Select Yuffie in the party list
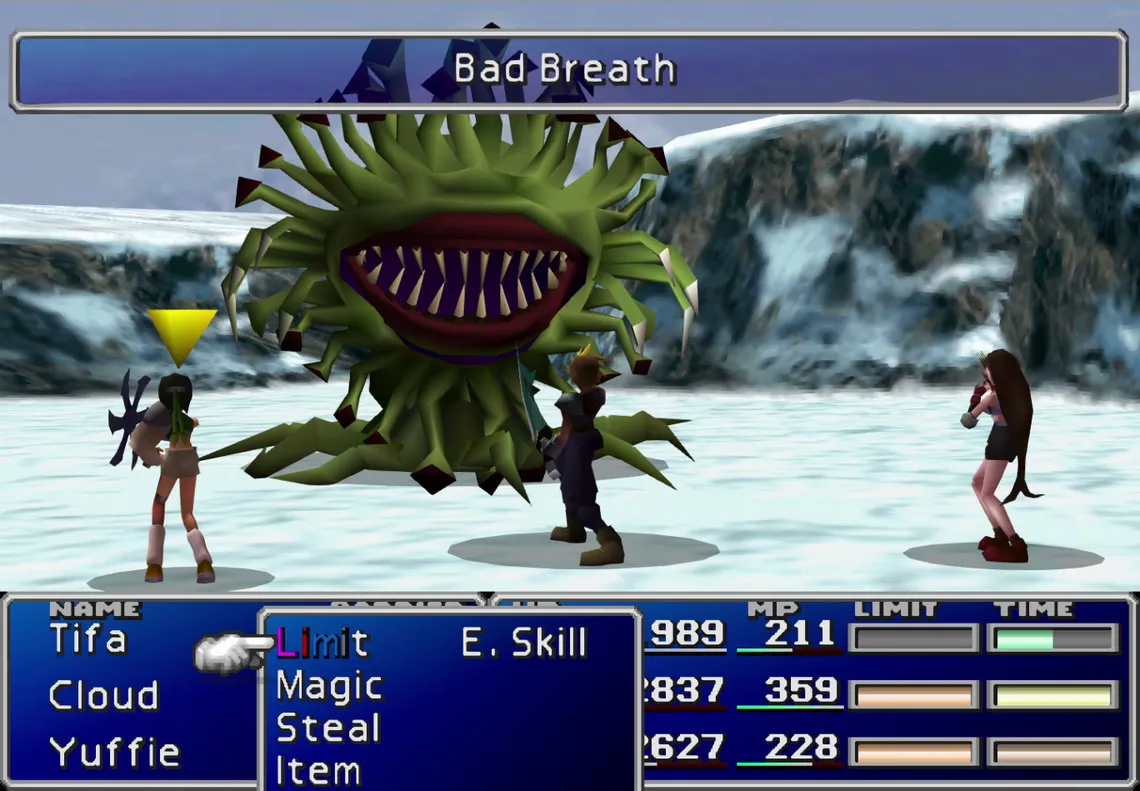The width and height of the screenshot is (1140, 791). [114, 752]
